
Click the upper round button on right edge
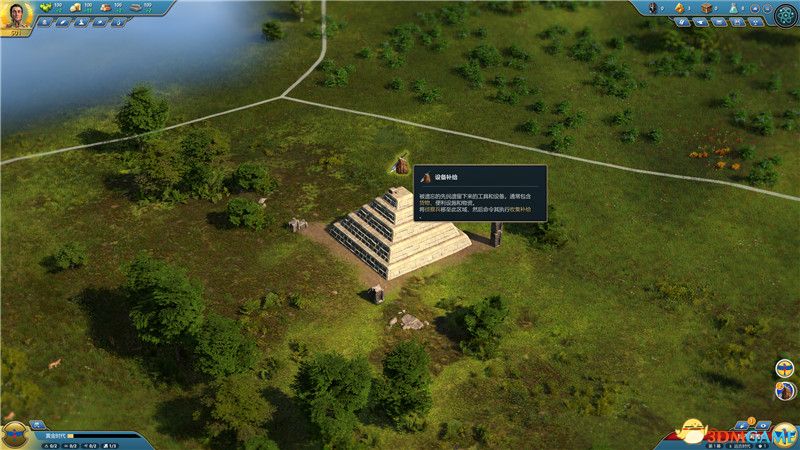(785, 367)
